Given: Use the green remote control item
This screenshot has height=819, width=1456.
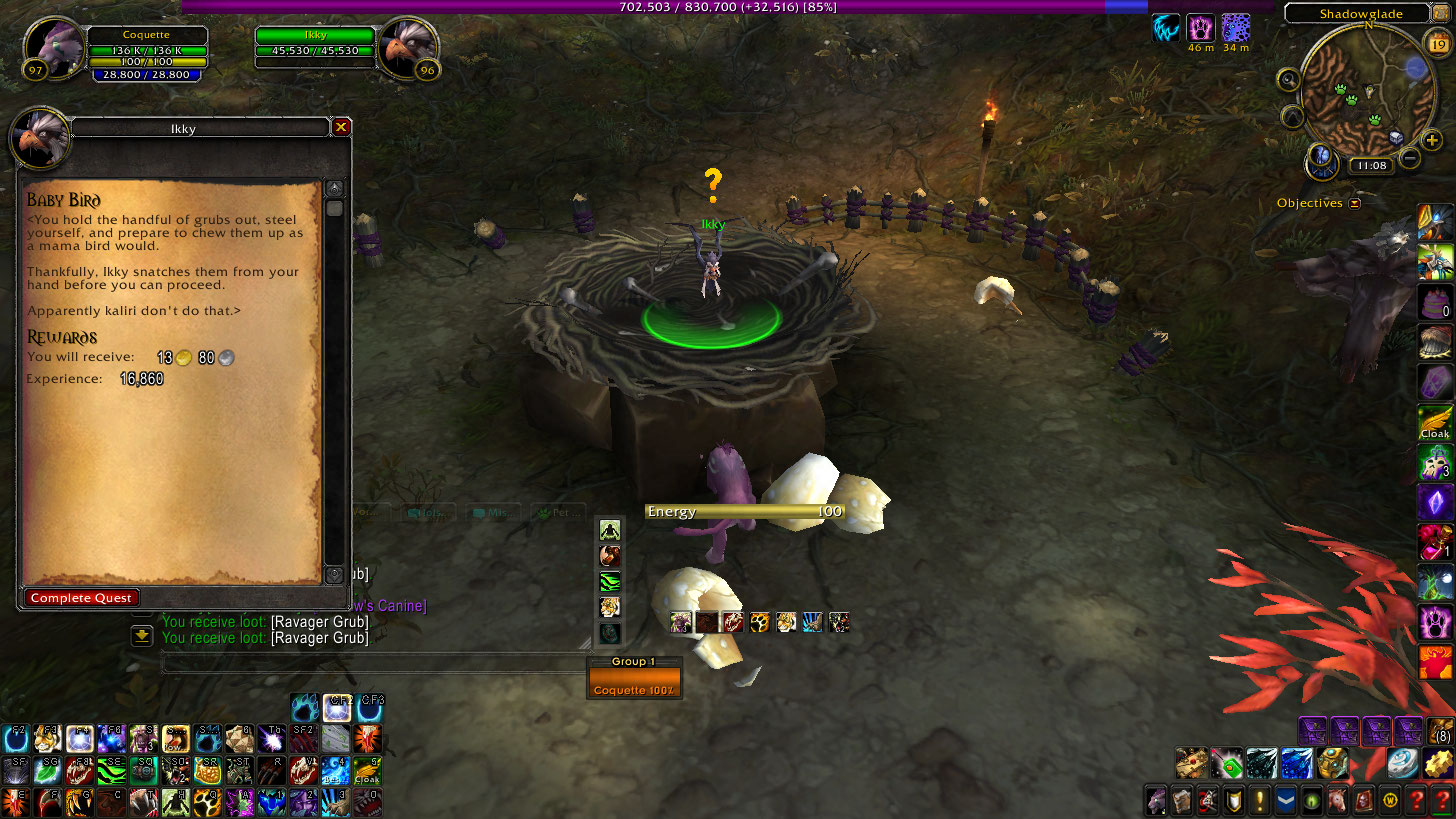Looking at the screenshot, I should coord(1226,763).
